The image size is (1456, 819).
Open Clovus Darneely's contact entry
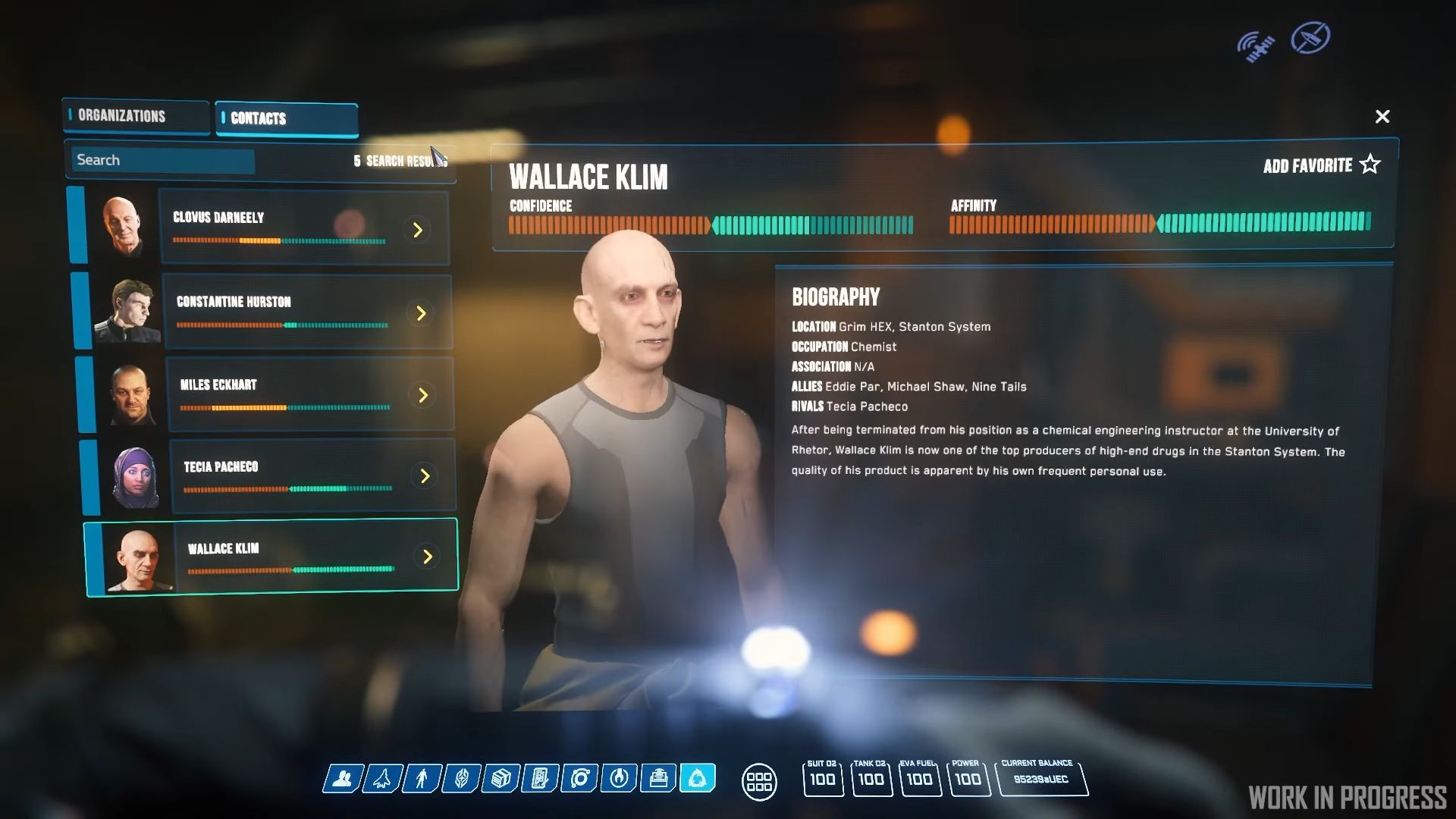[303, 227]
